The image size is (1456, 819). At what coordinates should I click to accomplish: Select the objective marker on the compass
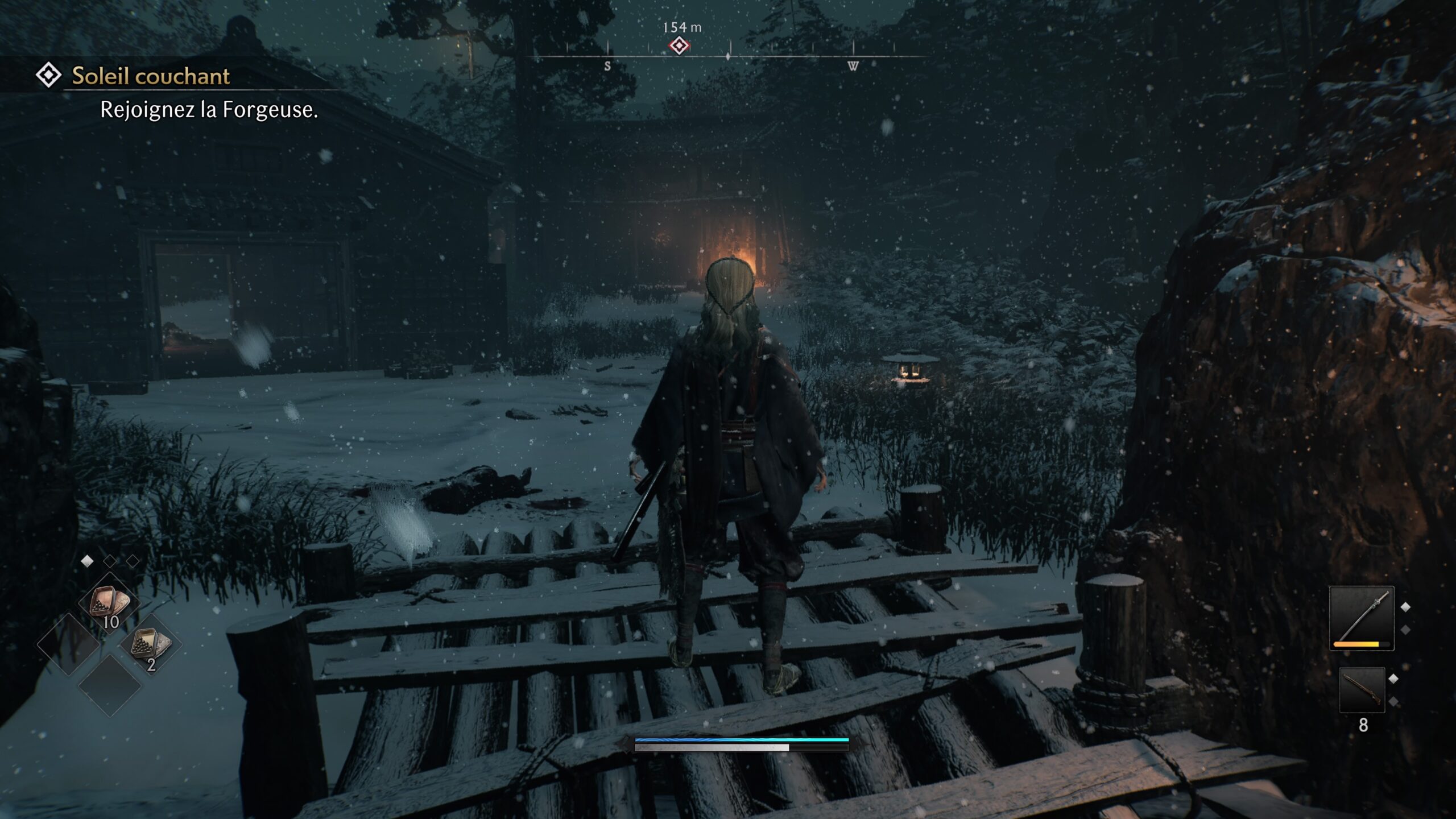tap(679, 45)
